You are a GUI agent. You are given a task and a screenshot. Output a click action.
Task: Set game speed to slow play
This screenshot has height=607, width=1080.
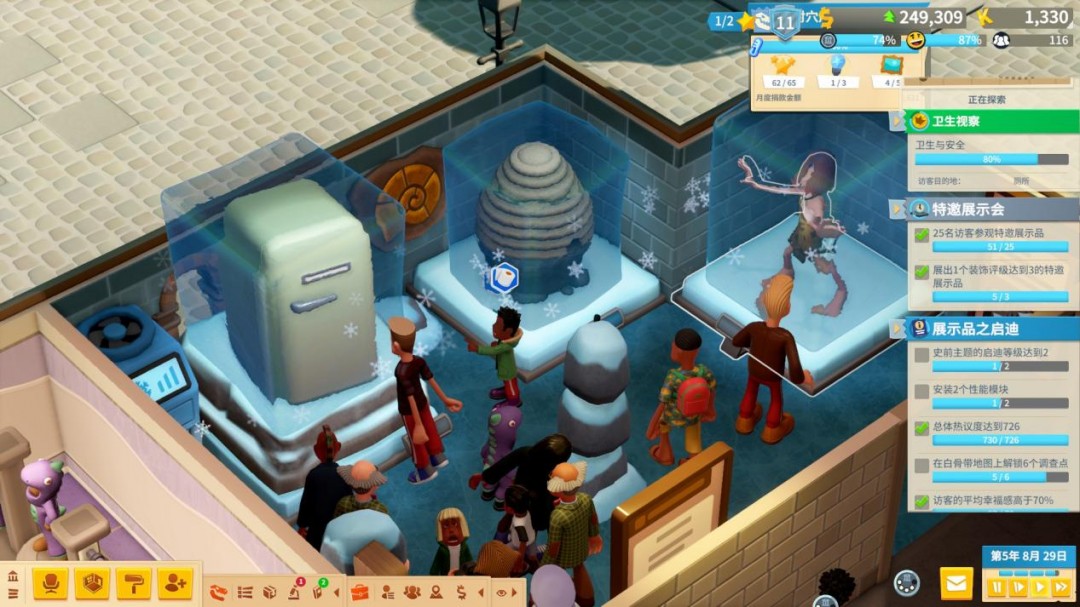(x=1018, y=587)
